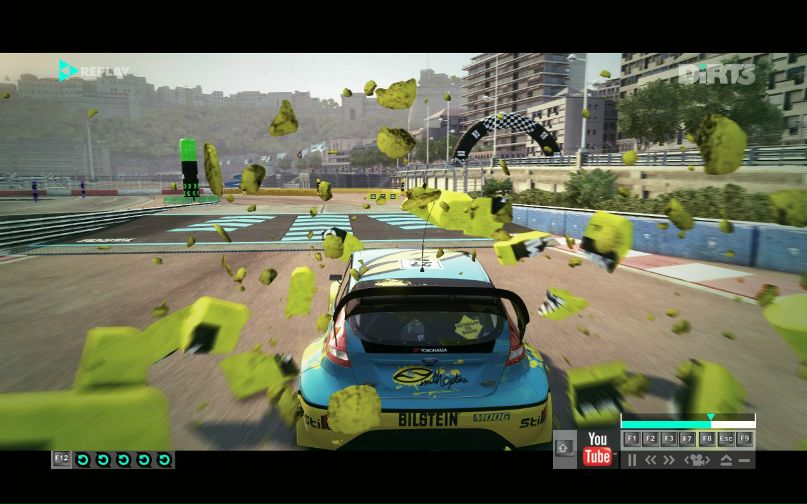Change the replay camera view
The image size is (807, 504).
coord(696,460)
